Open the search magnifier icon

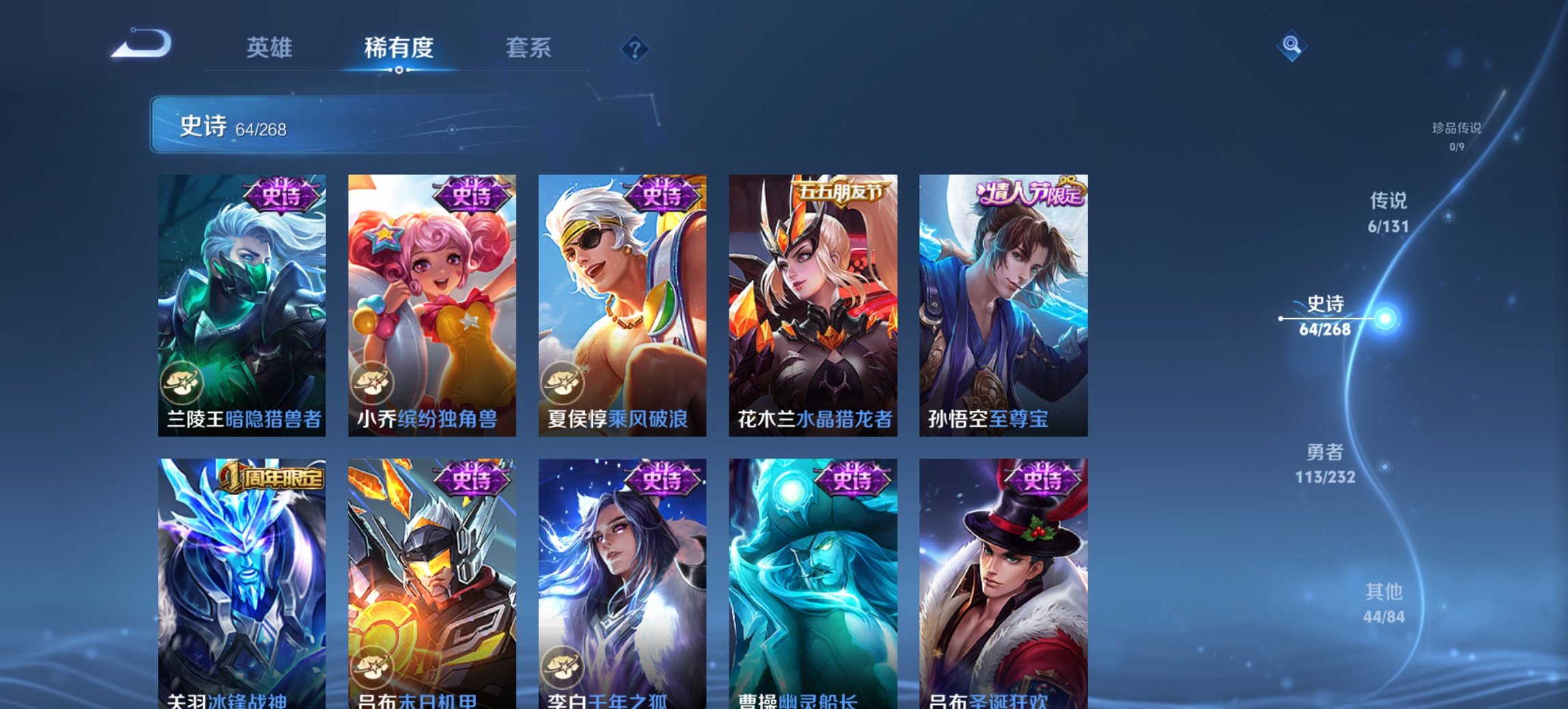[x=1293, y=47]
